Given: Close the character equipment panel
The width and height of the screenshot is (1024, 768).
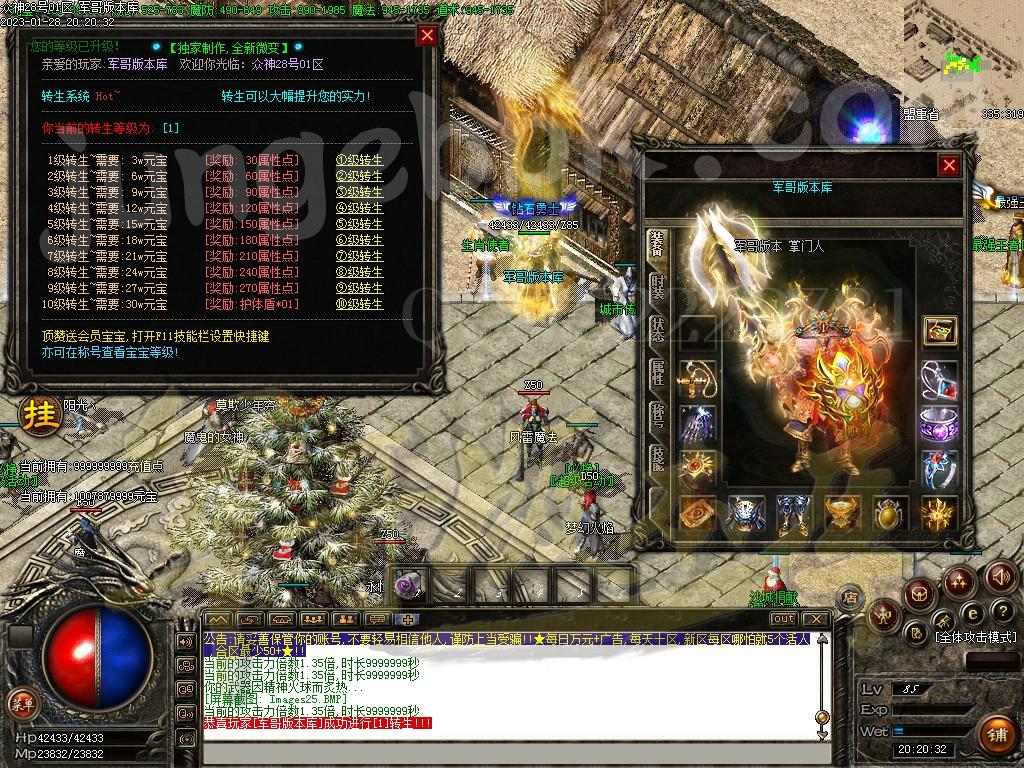Looking at the screenshot, I should click(949, 165).
